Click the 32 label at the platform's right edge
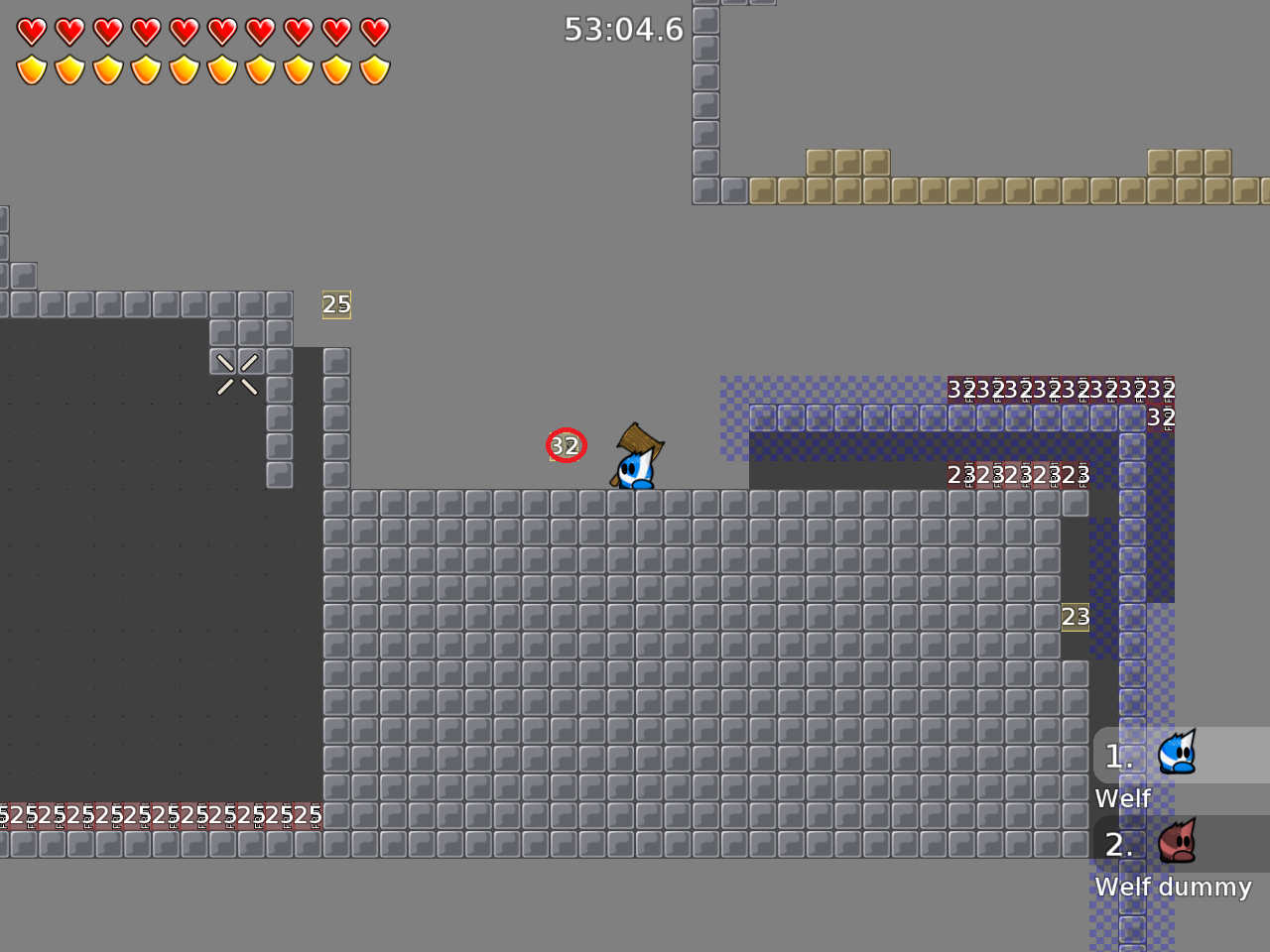Viewport: 1270px width, 952px height. coord(1159,418)
